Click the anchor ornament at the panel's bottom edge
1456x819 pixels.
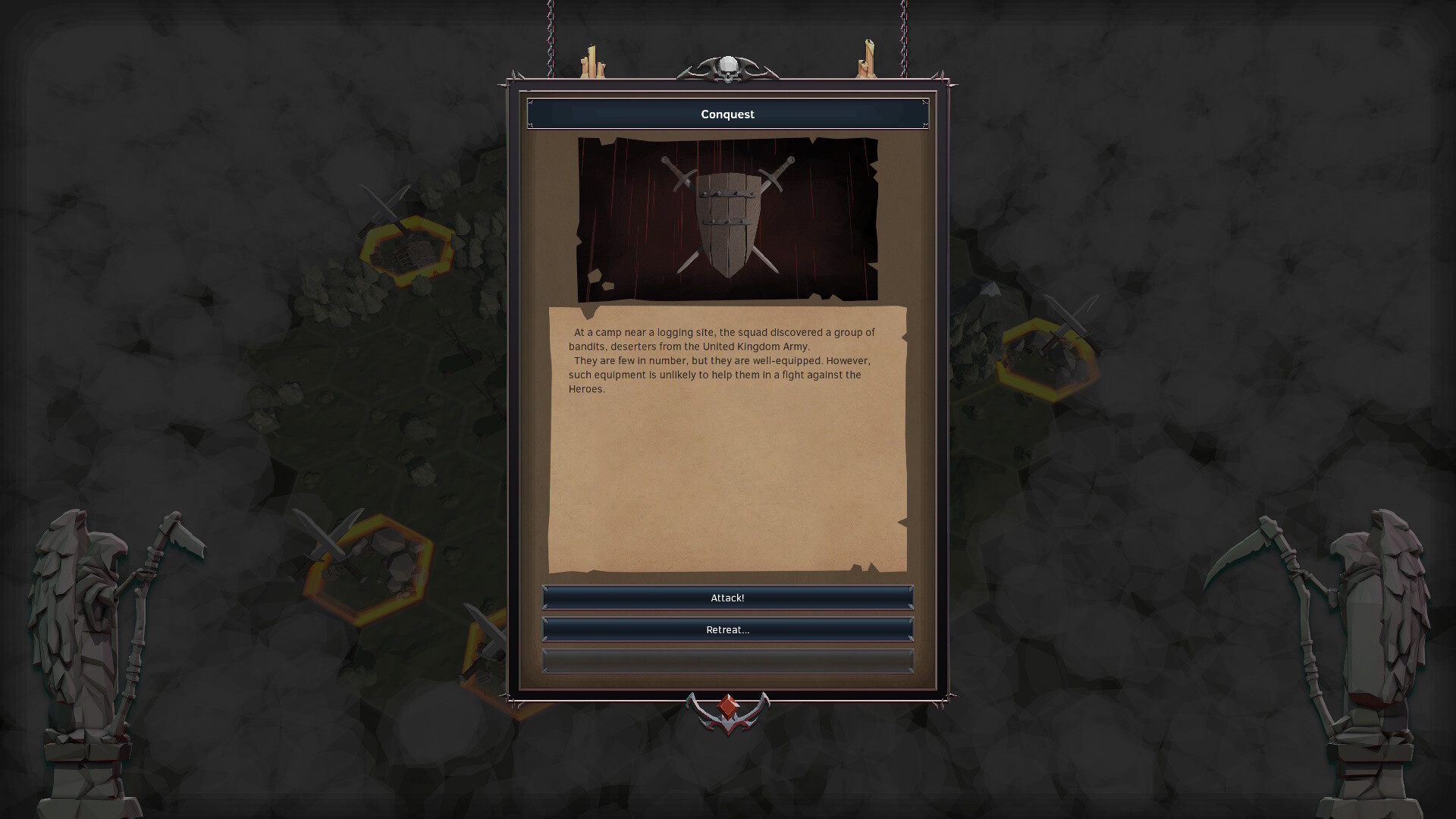click(727, 713)
